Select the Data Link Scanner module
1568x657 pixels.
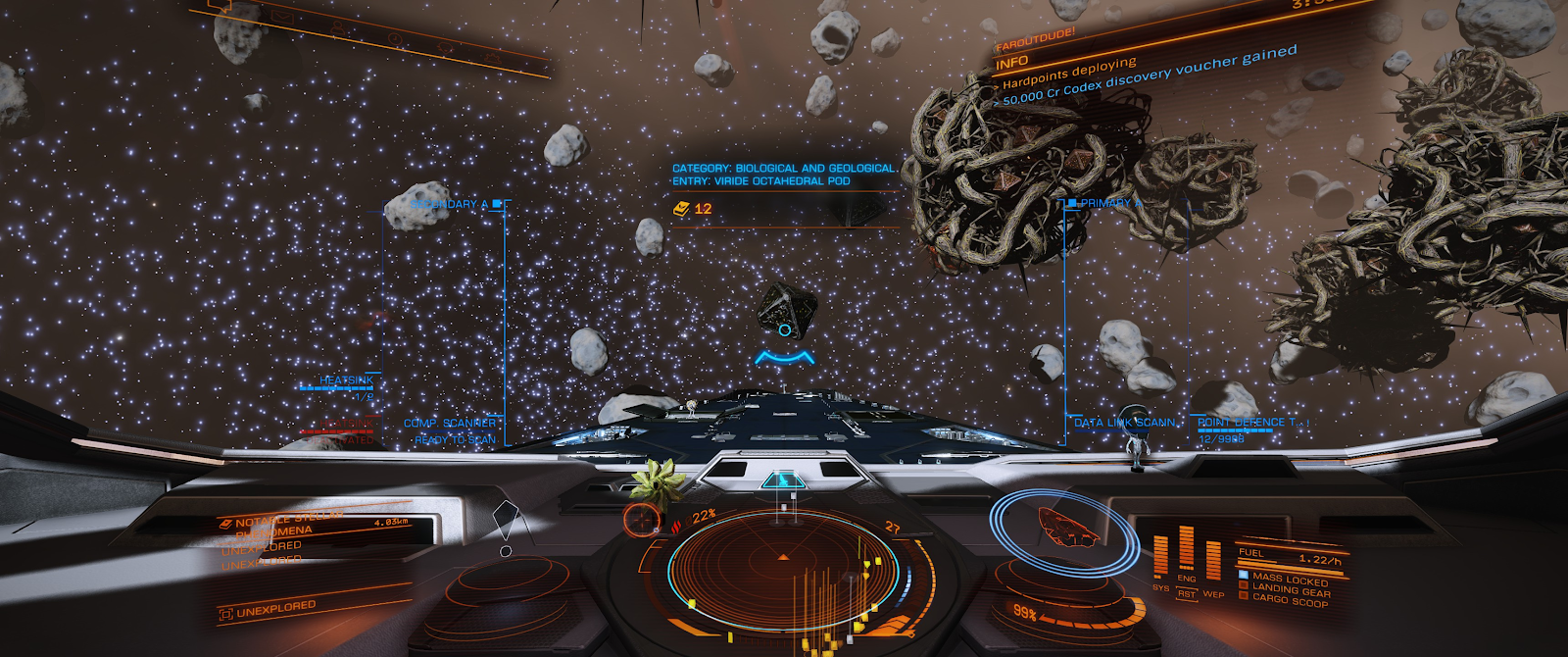tap(1124, 423)
